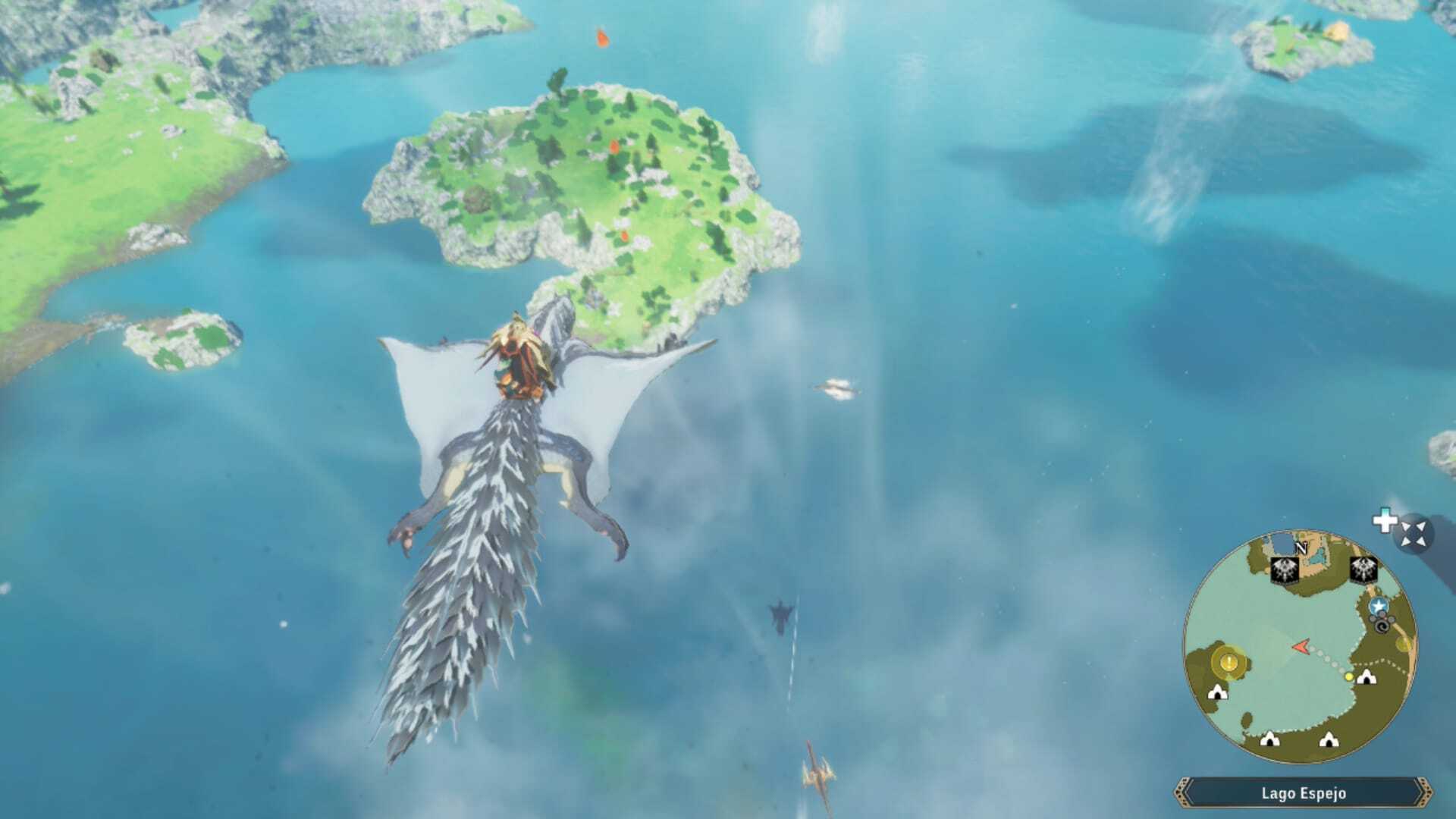Select the swirl catavan icon below the star marker
The width and height of the screenshot is (1456, 819).
click(x=1381, y=626)
